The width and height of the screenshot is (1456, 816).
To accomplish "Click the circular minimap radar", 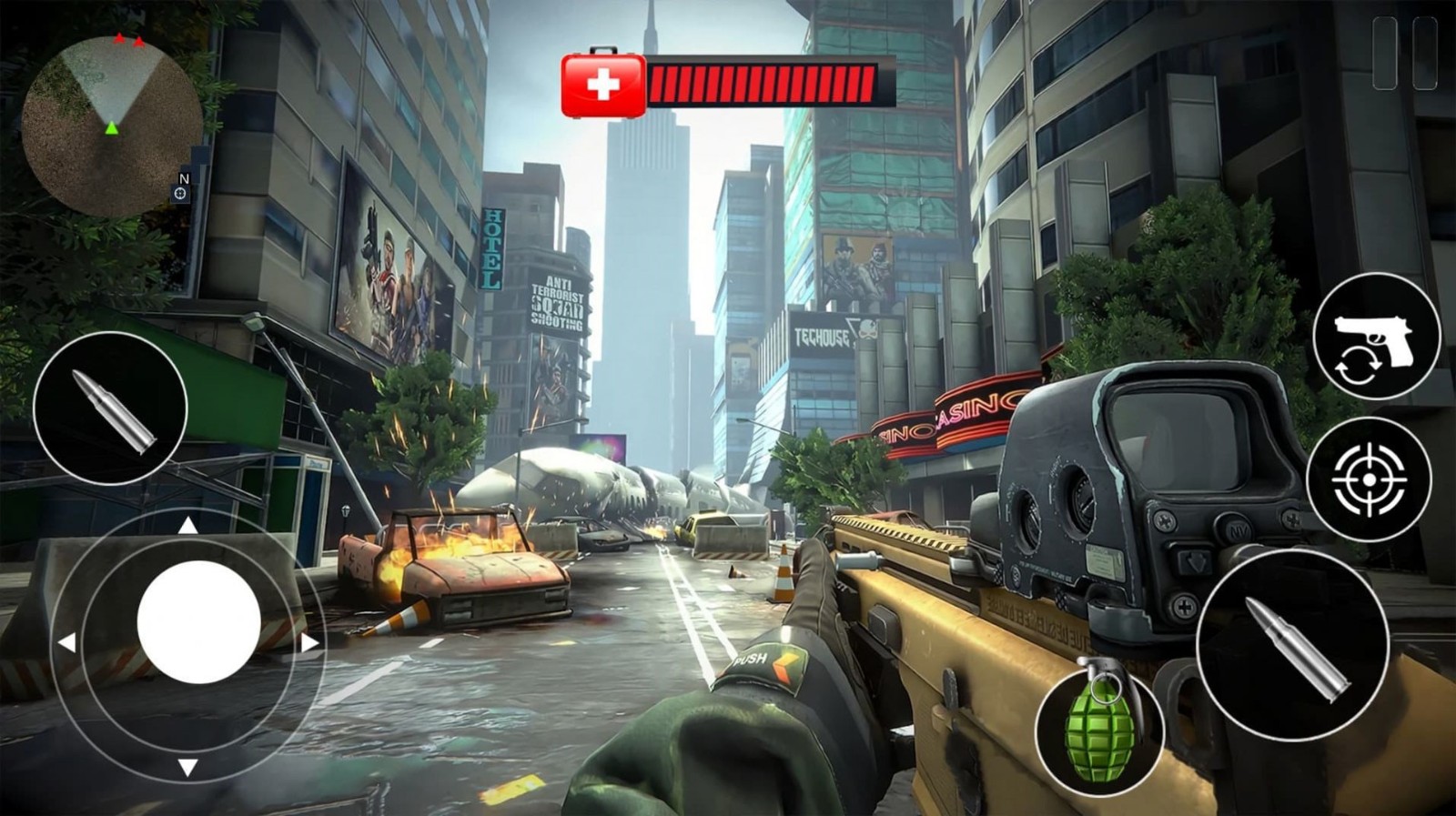I will (x=112, y=126).
